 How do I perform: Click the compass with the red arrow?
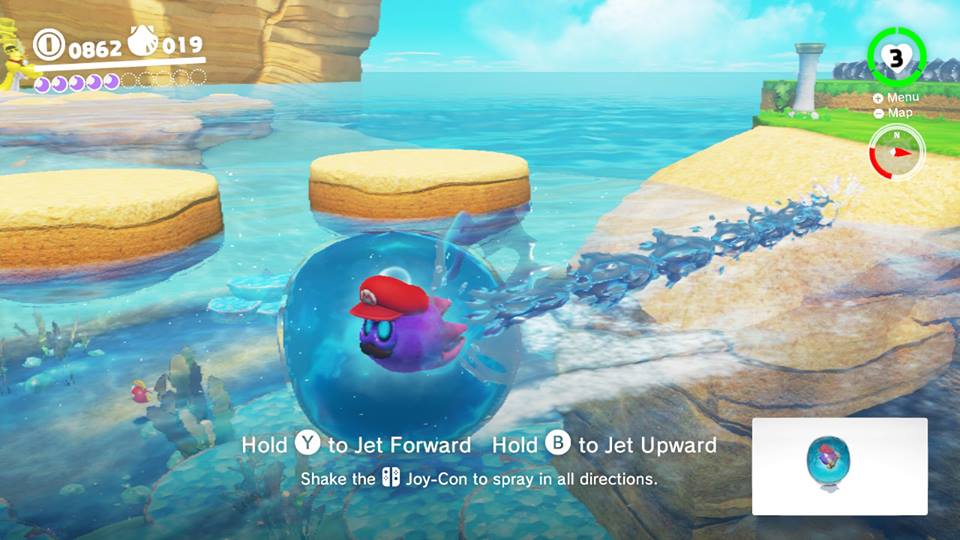tap(897, 152)
